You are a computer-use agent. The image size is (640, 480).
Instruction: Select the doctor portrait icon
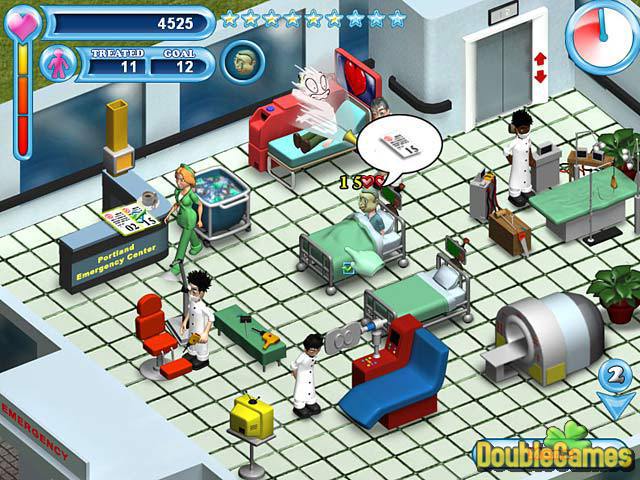pyautogui.click(x=242, y=61)
